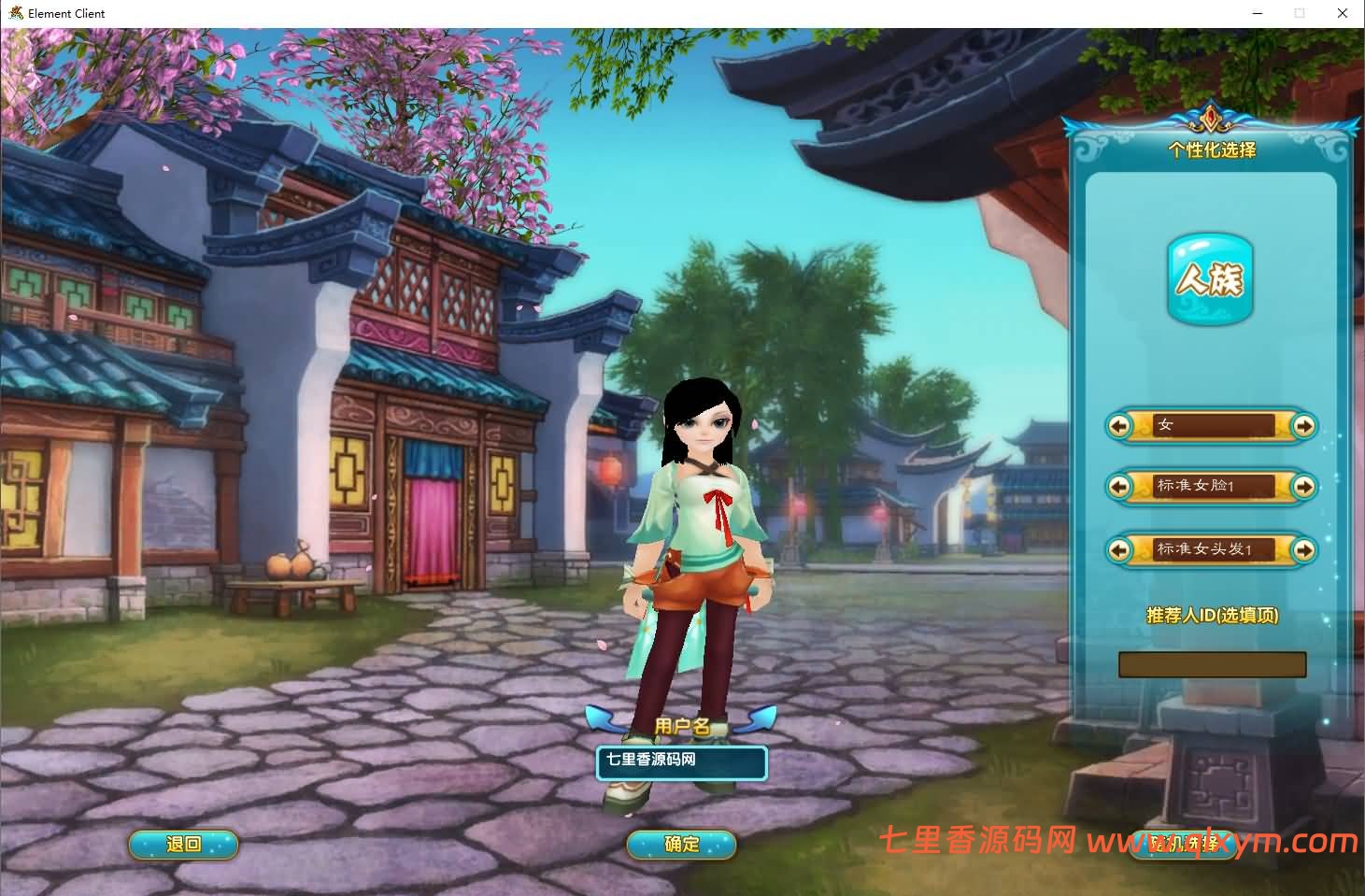Click the username field showing 七里香源码网
The width and height of the screenshot is (1365, 896).
(681, 762)
